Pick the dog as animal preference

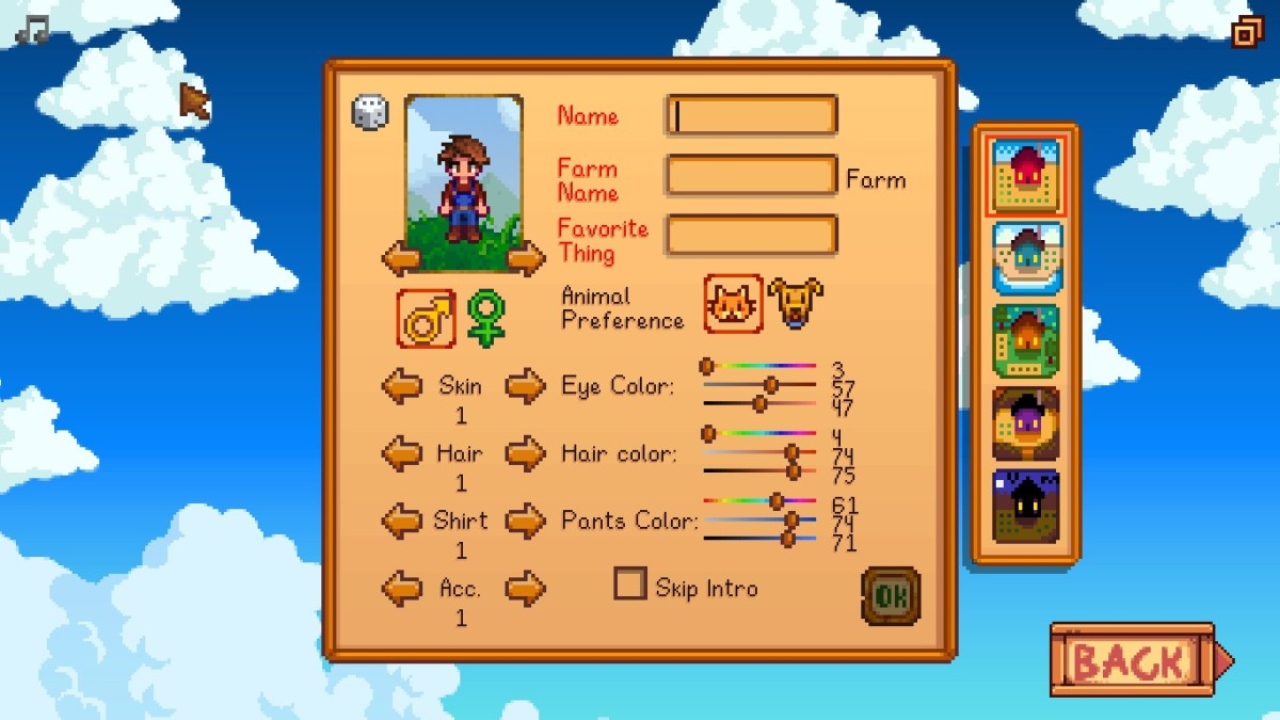click(796, 304)
